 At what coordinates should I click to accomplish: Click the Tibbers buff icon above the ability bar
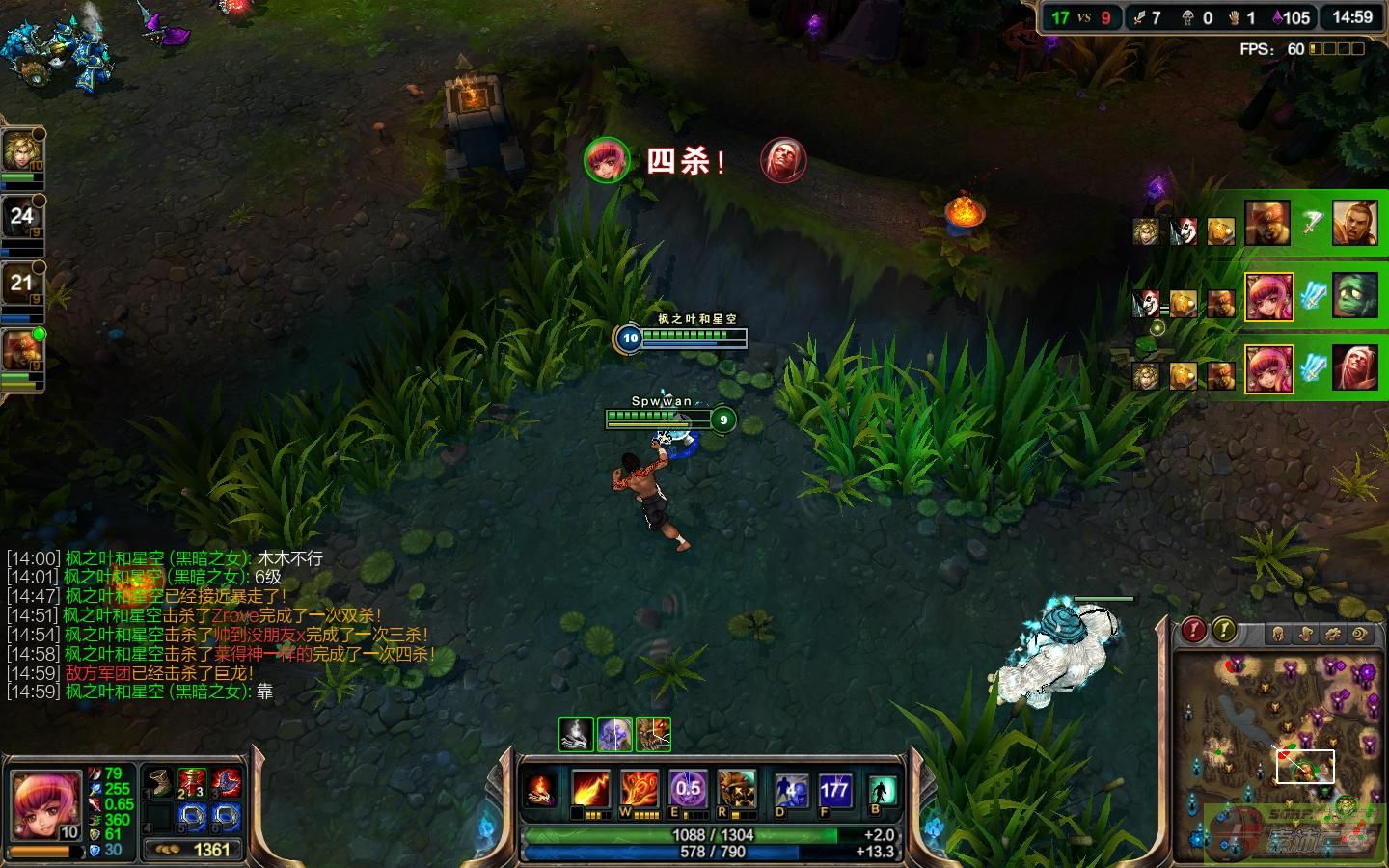point(654,734)
